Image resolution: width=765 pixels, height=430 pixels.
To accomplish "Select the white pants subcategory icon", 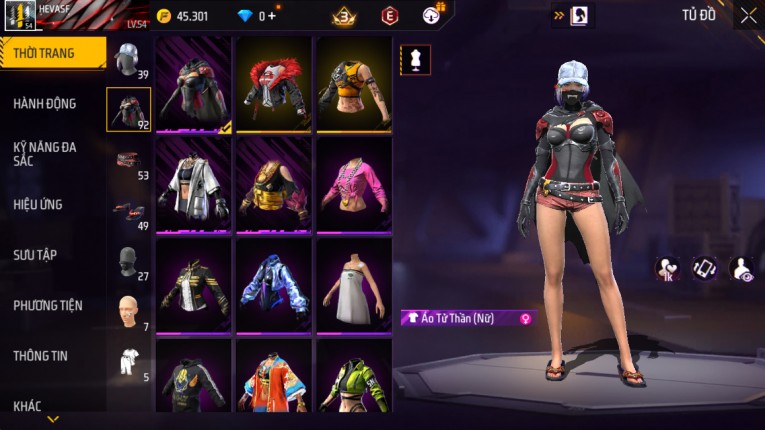I will tap(128, 362).
